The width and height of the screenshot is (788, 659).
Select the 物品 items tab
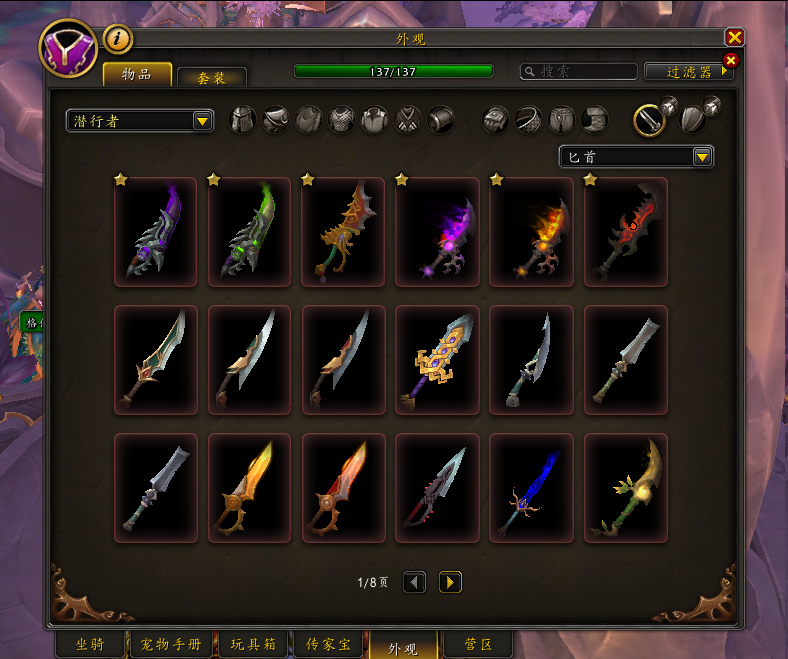click(x=136, y=75)
